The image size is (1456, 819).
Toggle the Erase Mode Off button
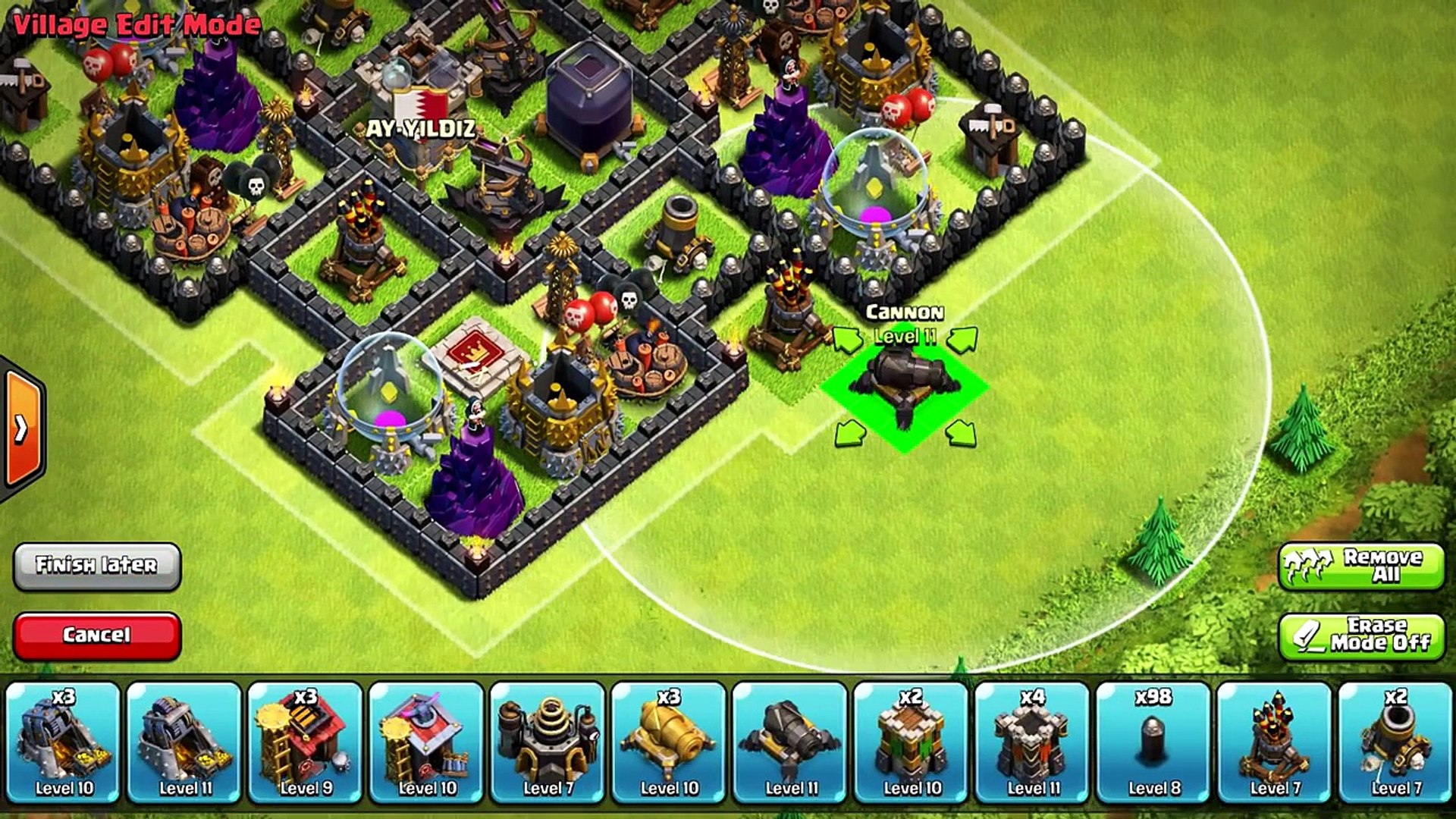point(1361,635)
